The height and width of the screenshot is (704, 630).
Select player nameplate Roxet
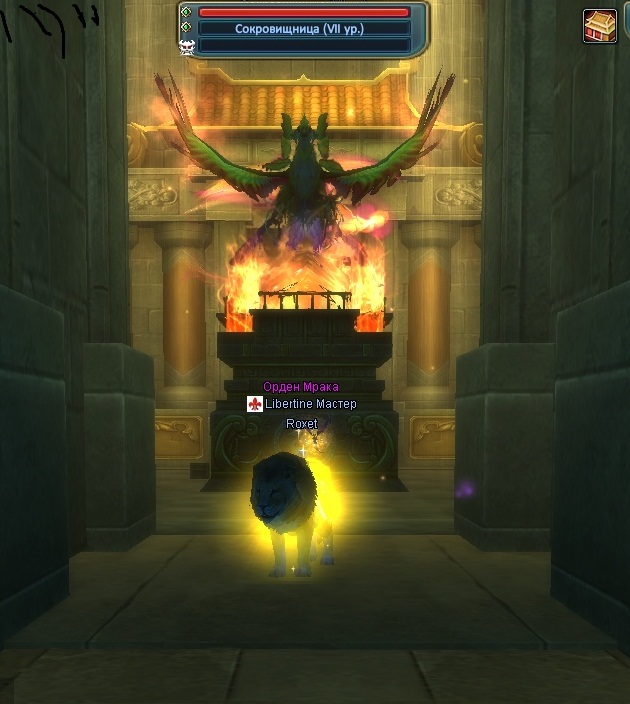pyautogui.click(x=302, y=424)
